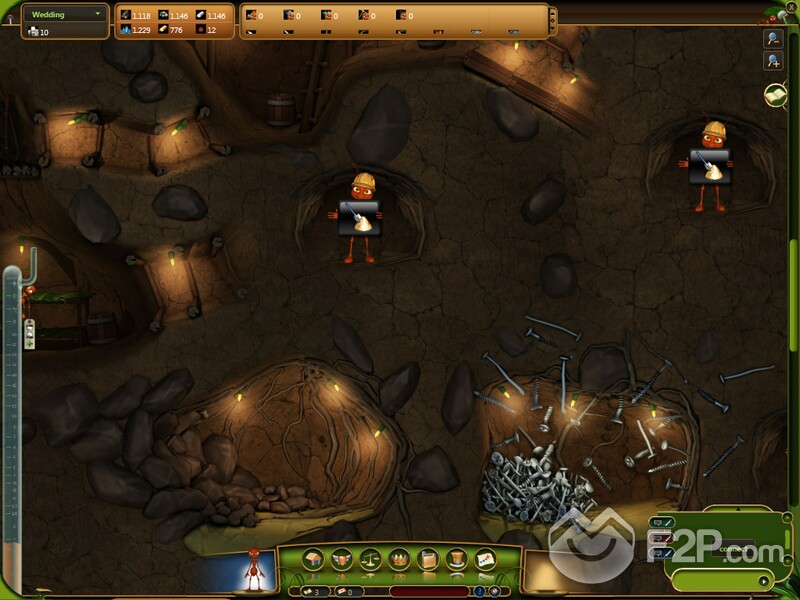Open the box-shaped building menu icon

312,559
